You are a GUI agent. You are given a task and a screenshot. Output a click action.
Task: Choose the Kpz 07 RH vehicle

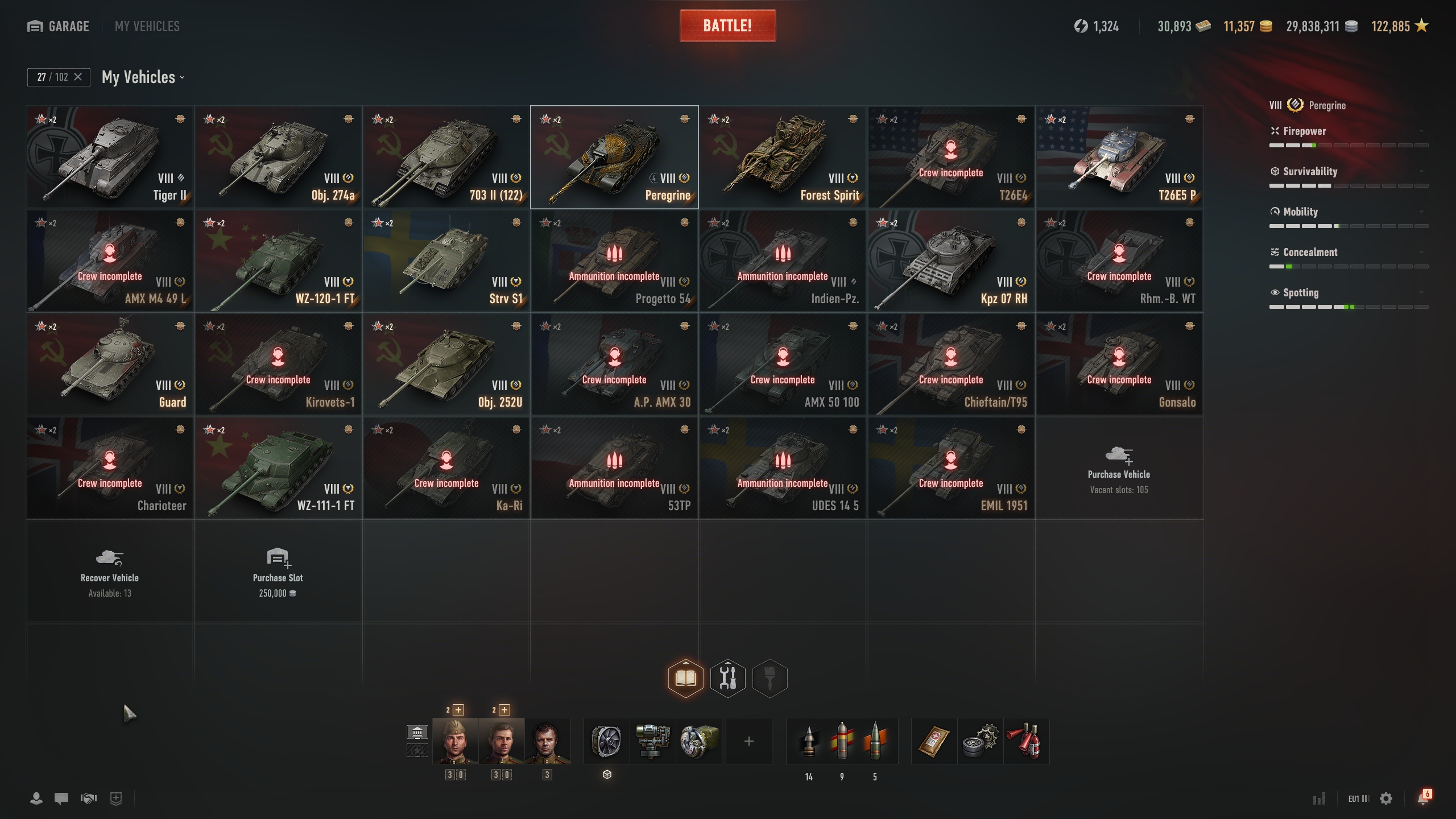[951, 261]
